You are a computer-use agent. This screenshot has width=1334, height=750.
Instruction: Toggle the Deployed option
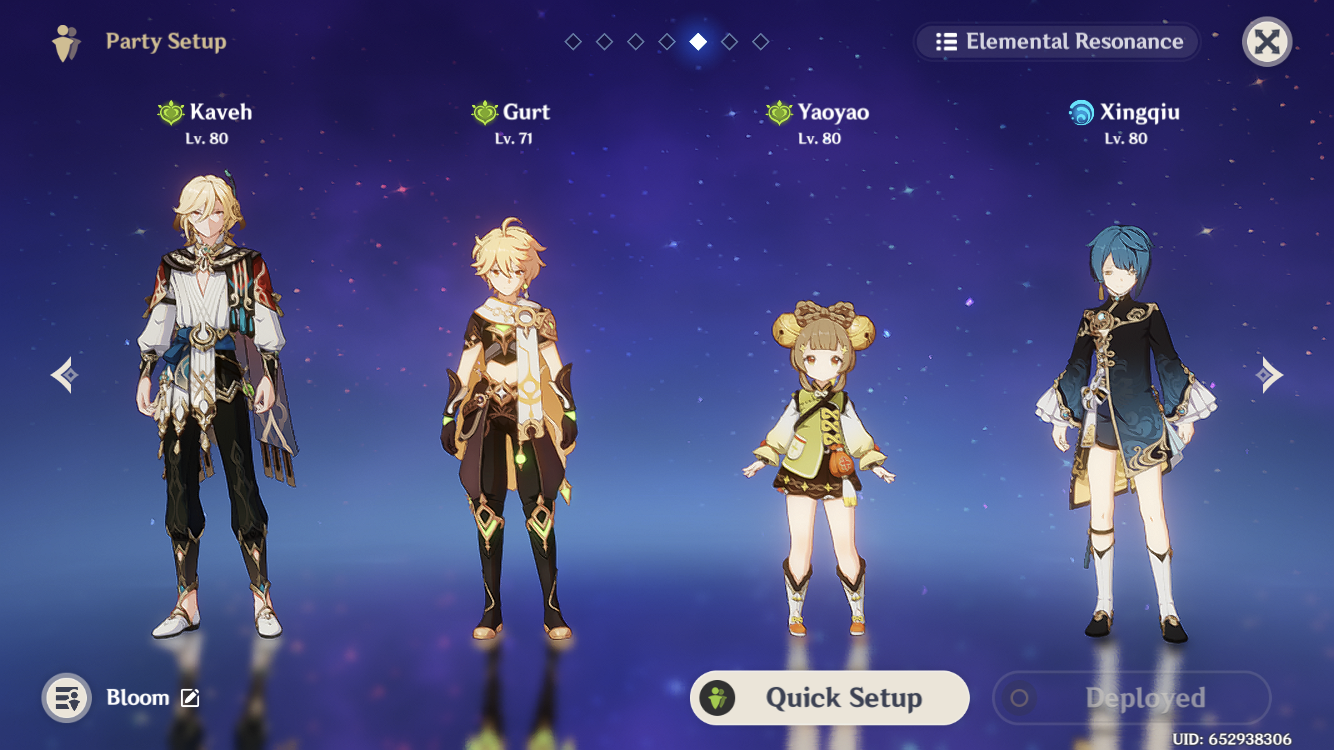click(x=1131, y=697)
